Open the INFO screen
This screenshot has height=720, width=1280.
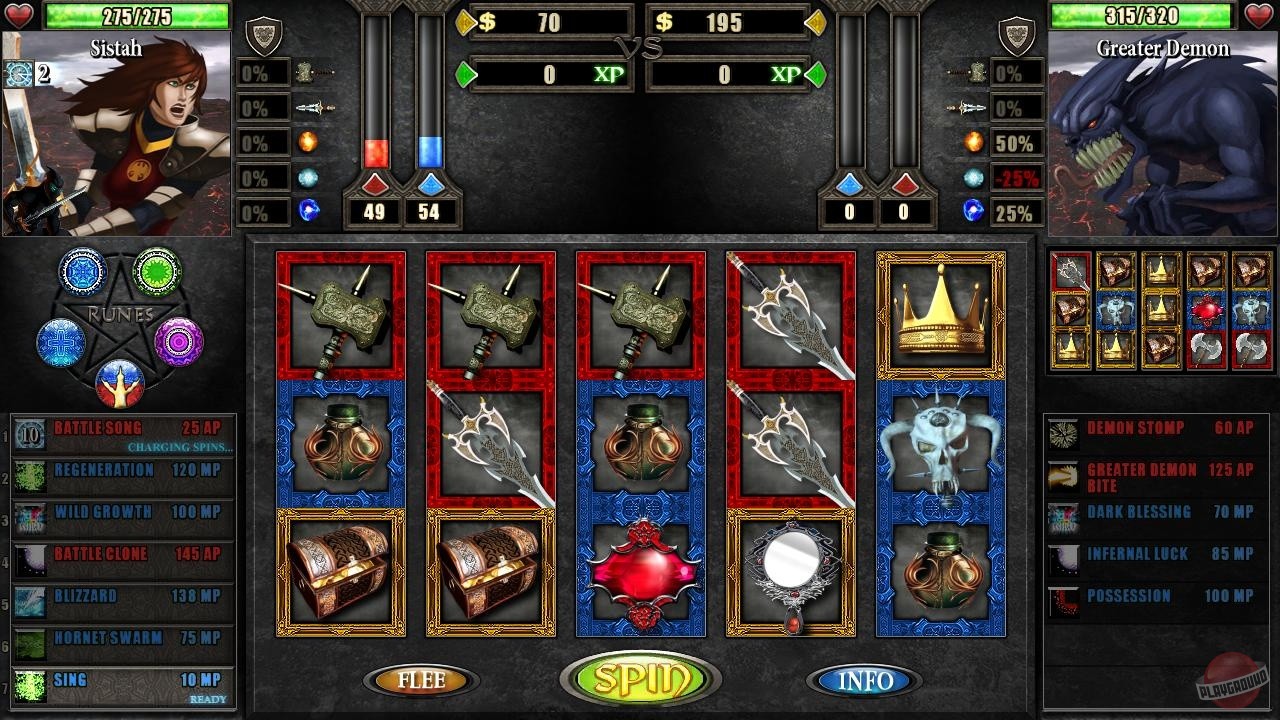click(864, 681)
